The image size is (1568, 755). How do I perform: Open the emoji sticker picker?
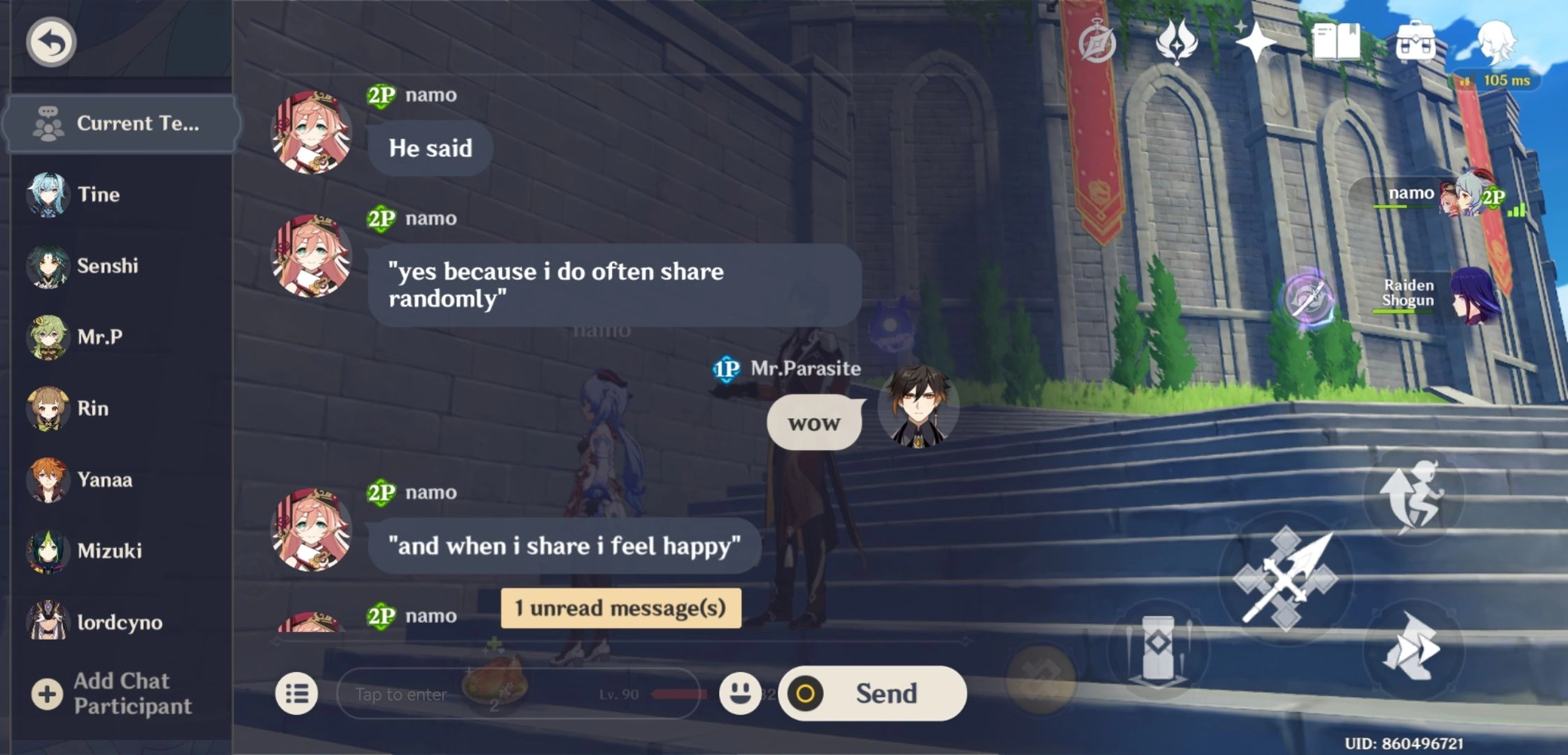tap(740, 693)
